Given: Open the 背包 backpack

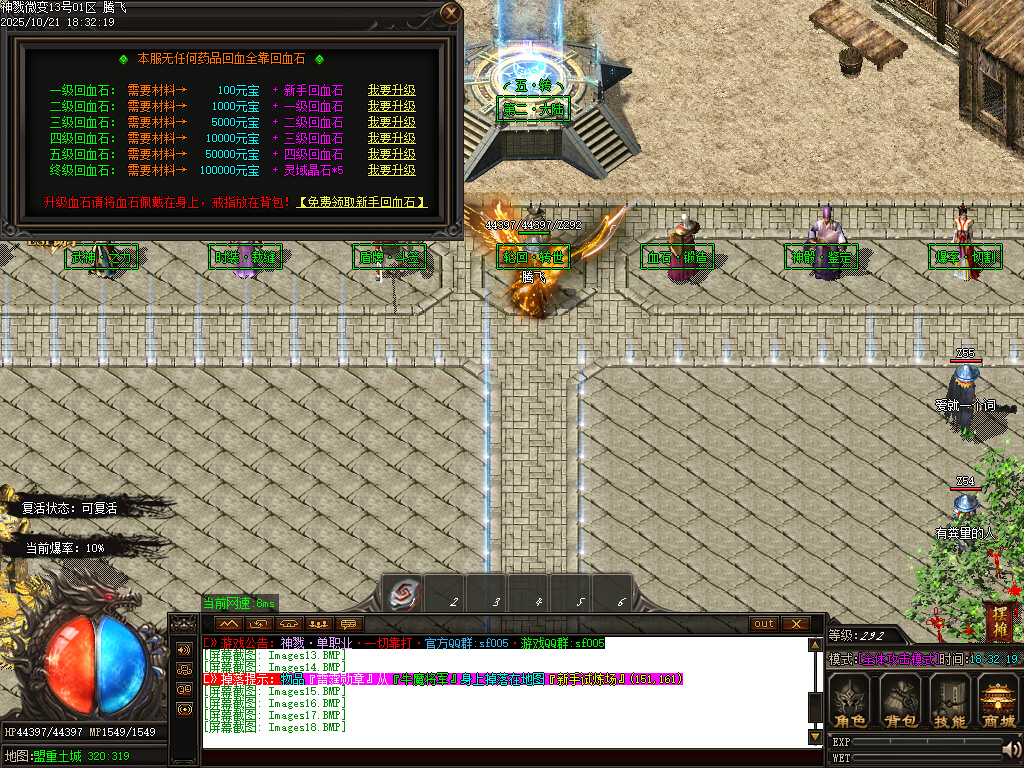Looking at the screenshot, I should pos(901,701).
